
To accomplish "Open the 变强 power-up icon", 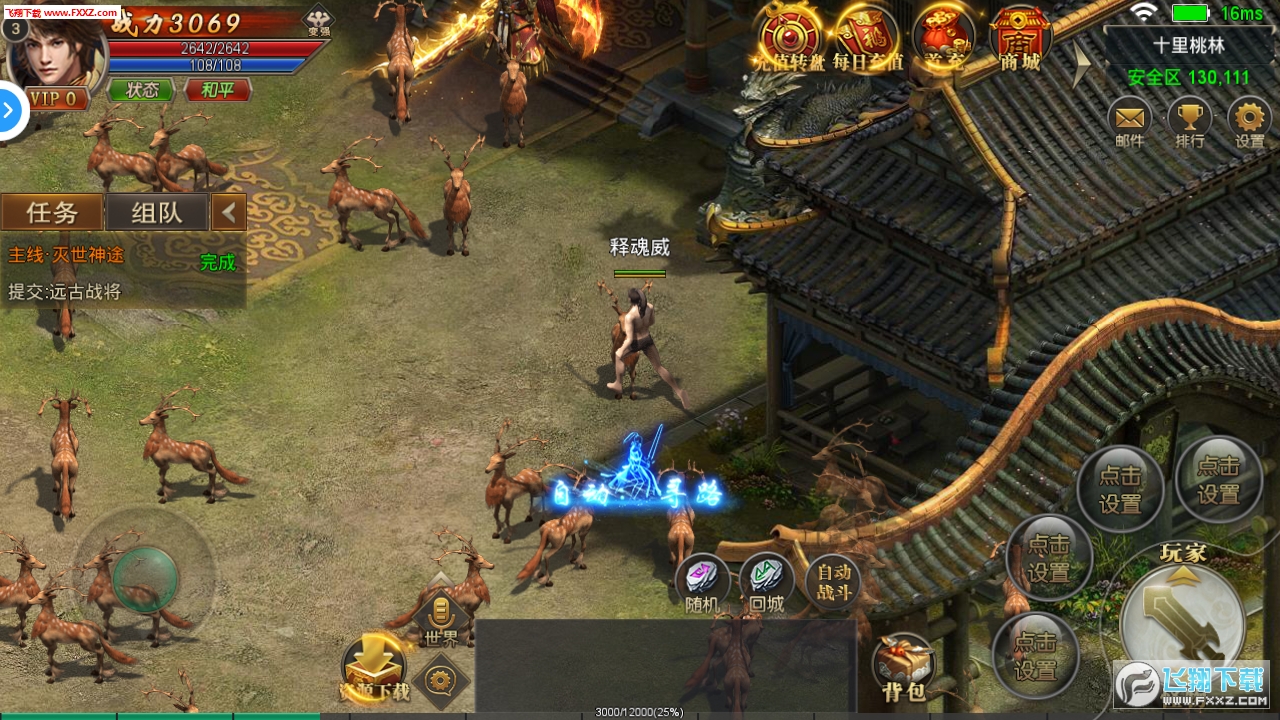I will coord(319,20).
